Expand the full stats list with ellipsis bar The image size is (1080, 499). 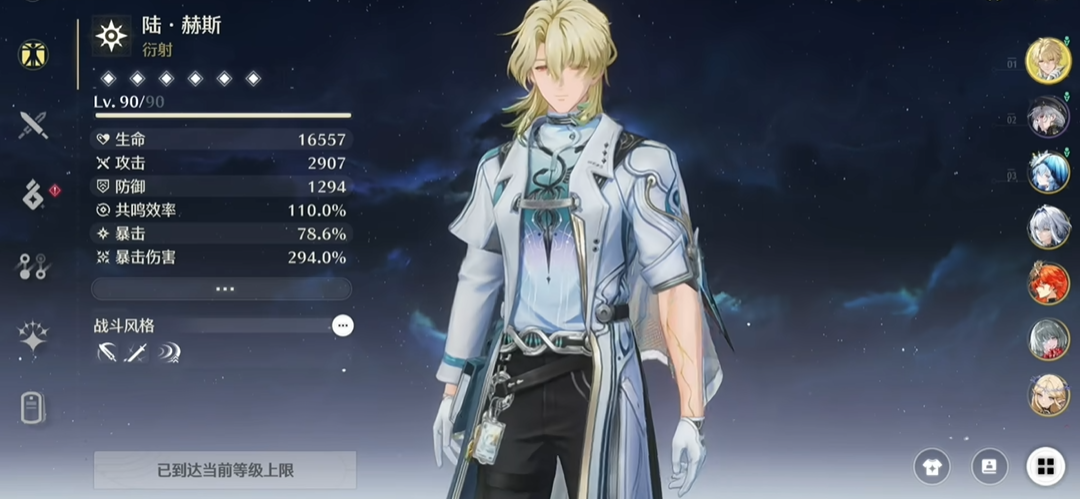[222, 289]
